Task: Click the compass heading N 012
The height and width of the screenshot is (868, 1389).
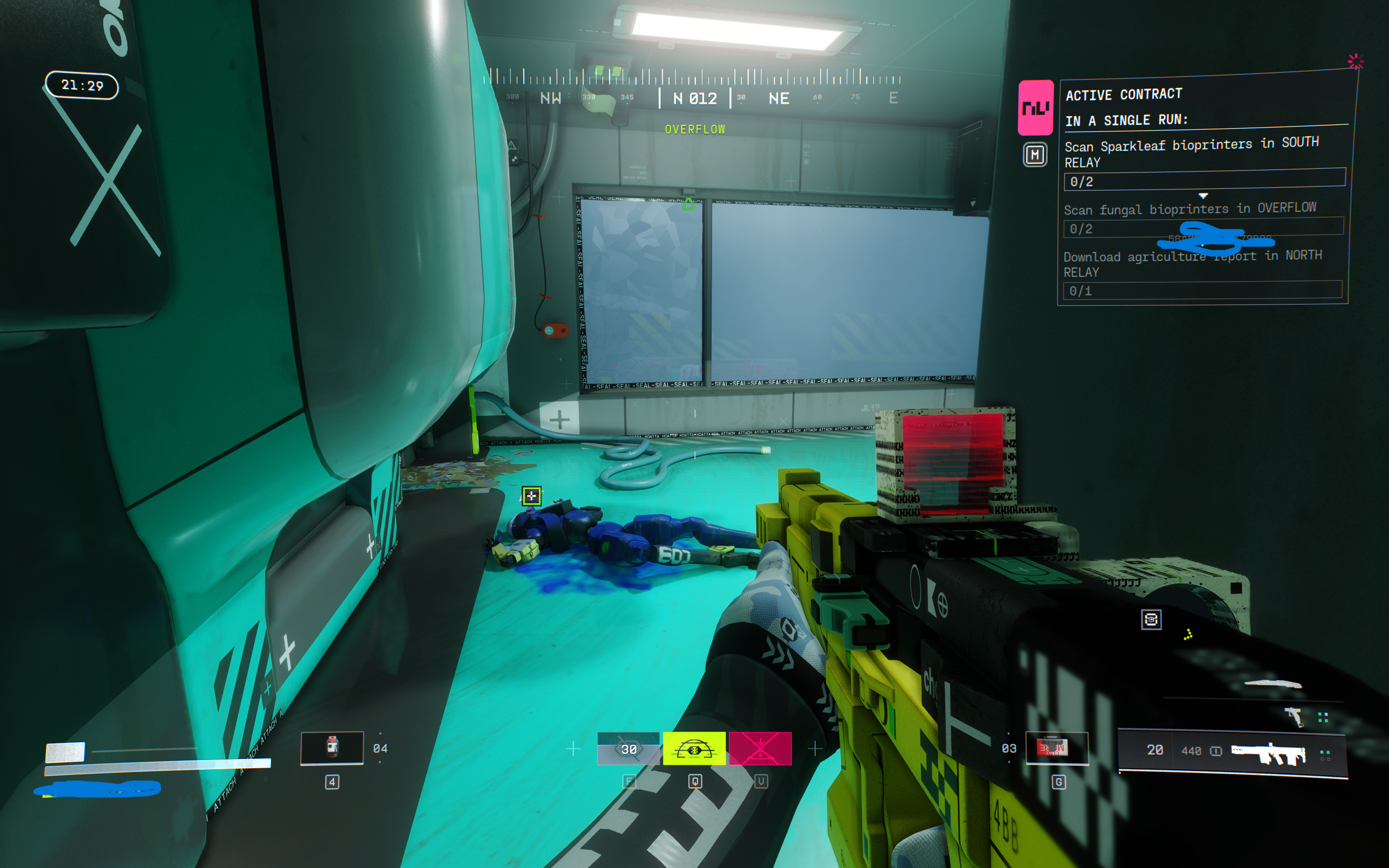Action: 695,99
